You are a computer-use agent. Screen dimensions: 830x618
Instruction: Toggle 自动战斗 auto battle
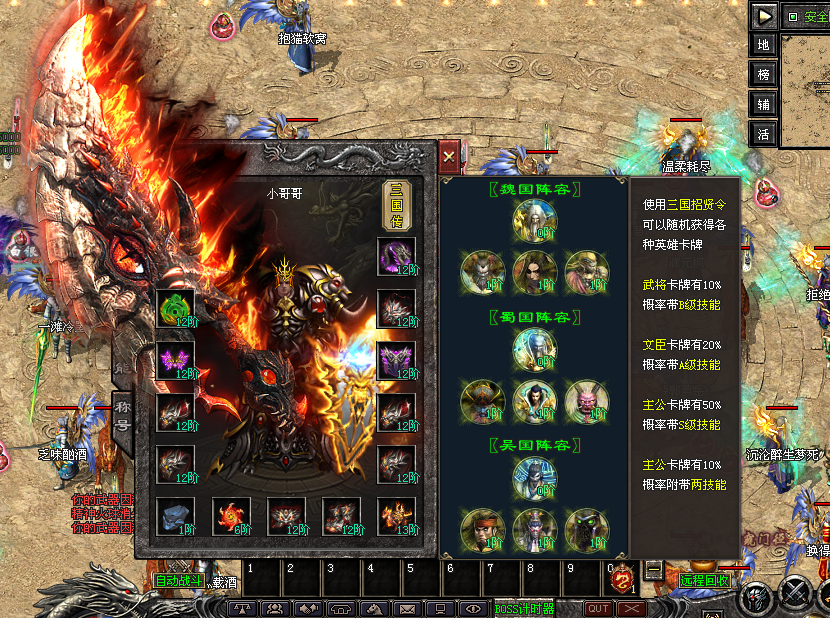coord(179,580)
